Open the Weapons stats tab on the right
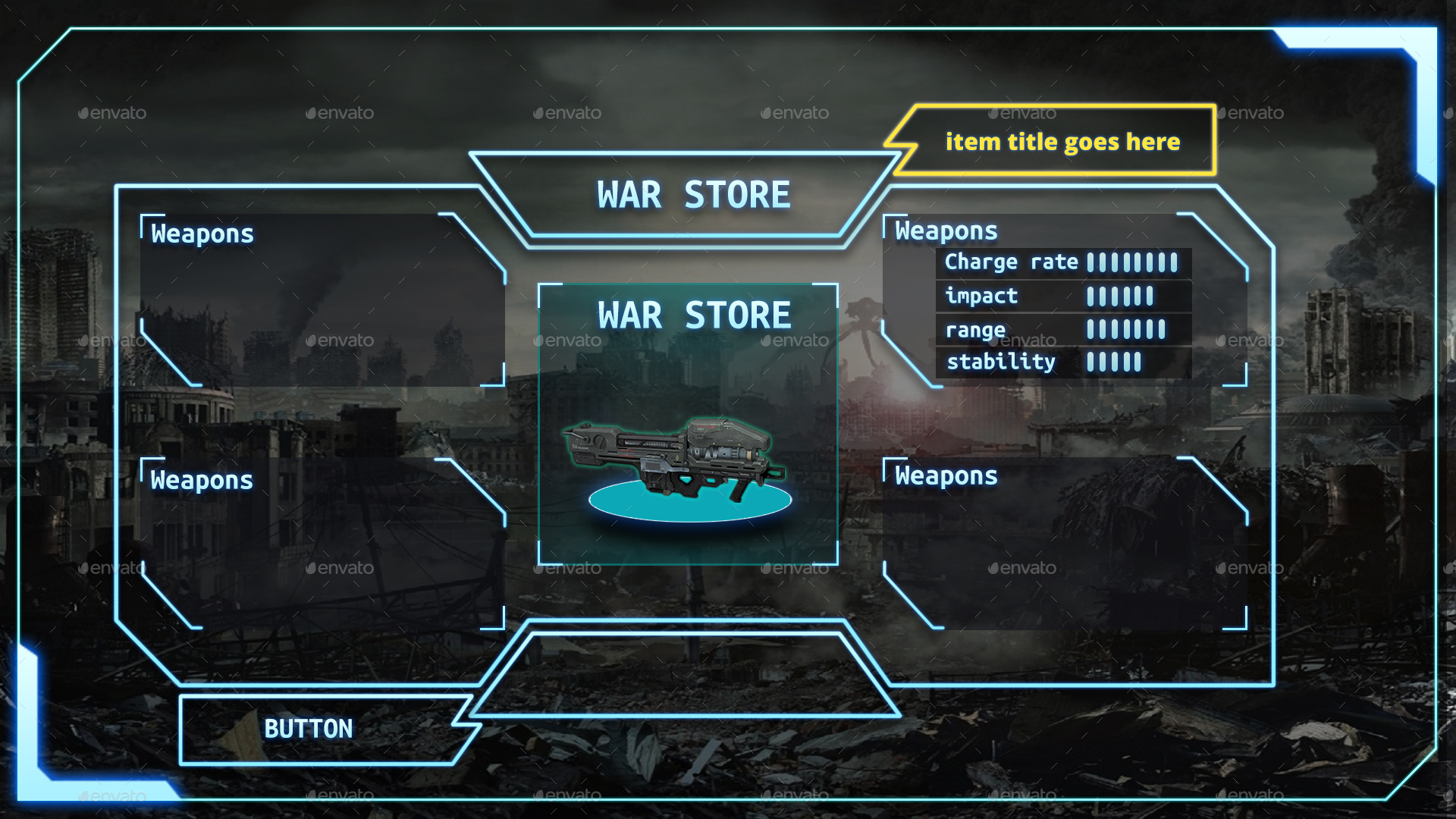The width and height of the screenshot is (1456, 819). pos(944,230)
